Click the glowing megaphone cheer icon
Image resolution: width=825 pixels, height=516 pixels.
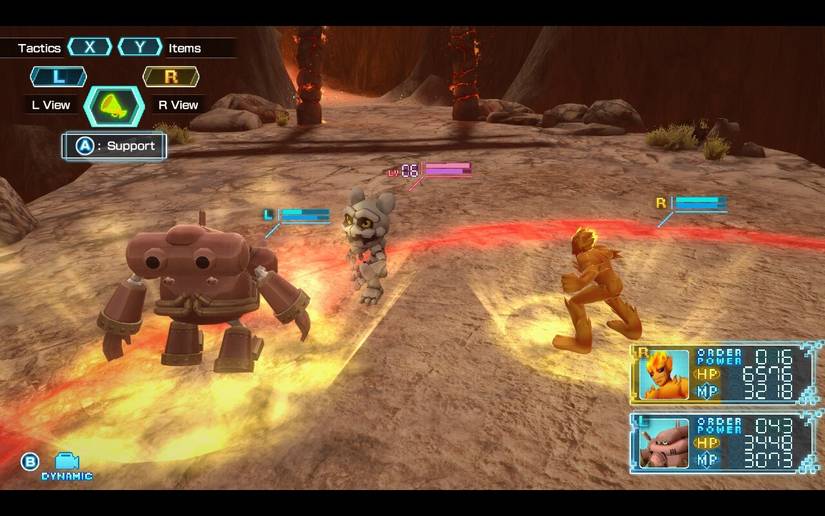(115, 105)
